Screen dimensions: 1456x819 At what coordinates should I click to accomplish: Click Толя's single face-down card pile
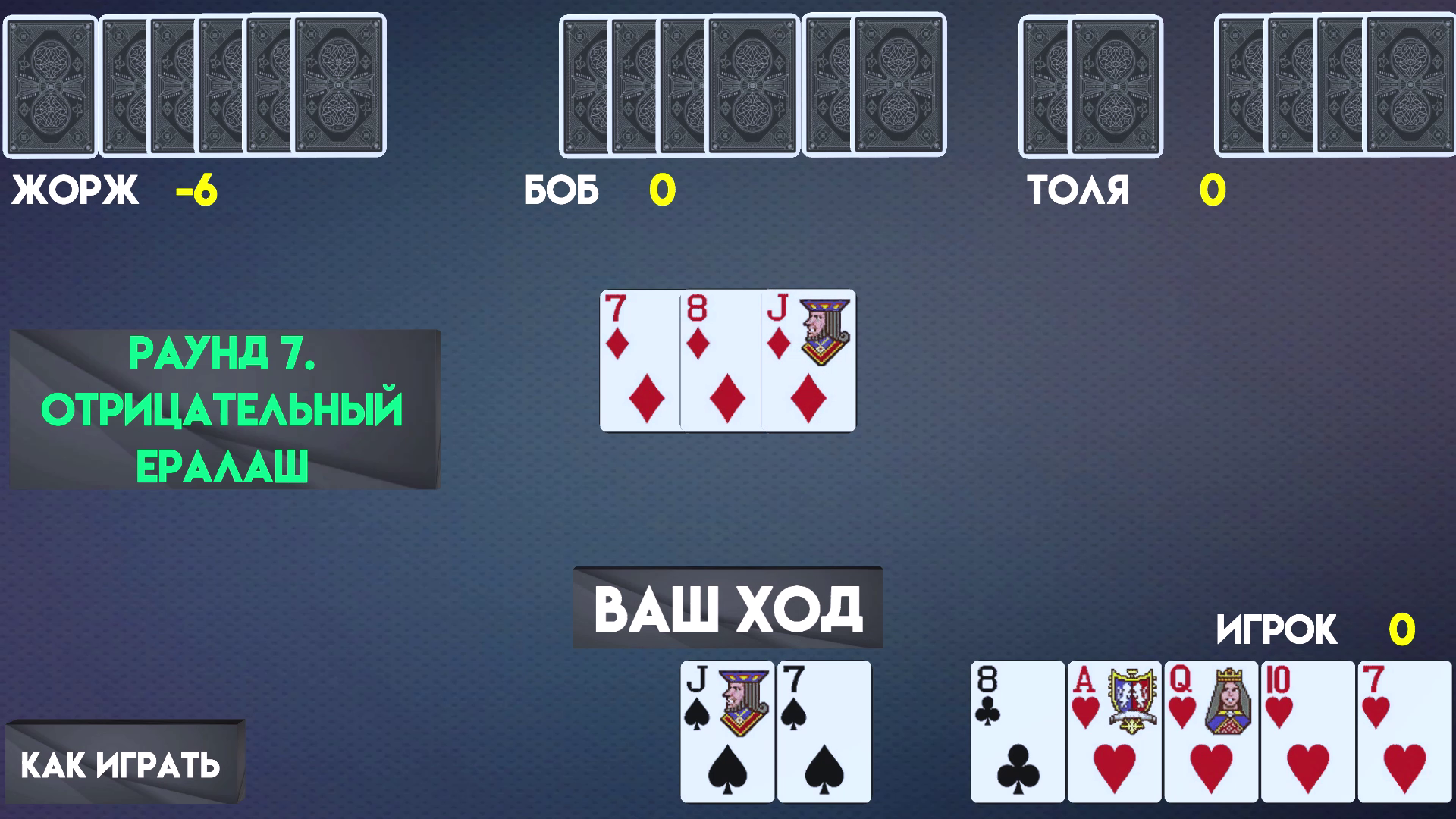coord(1090,83)
